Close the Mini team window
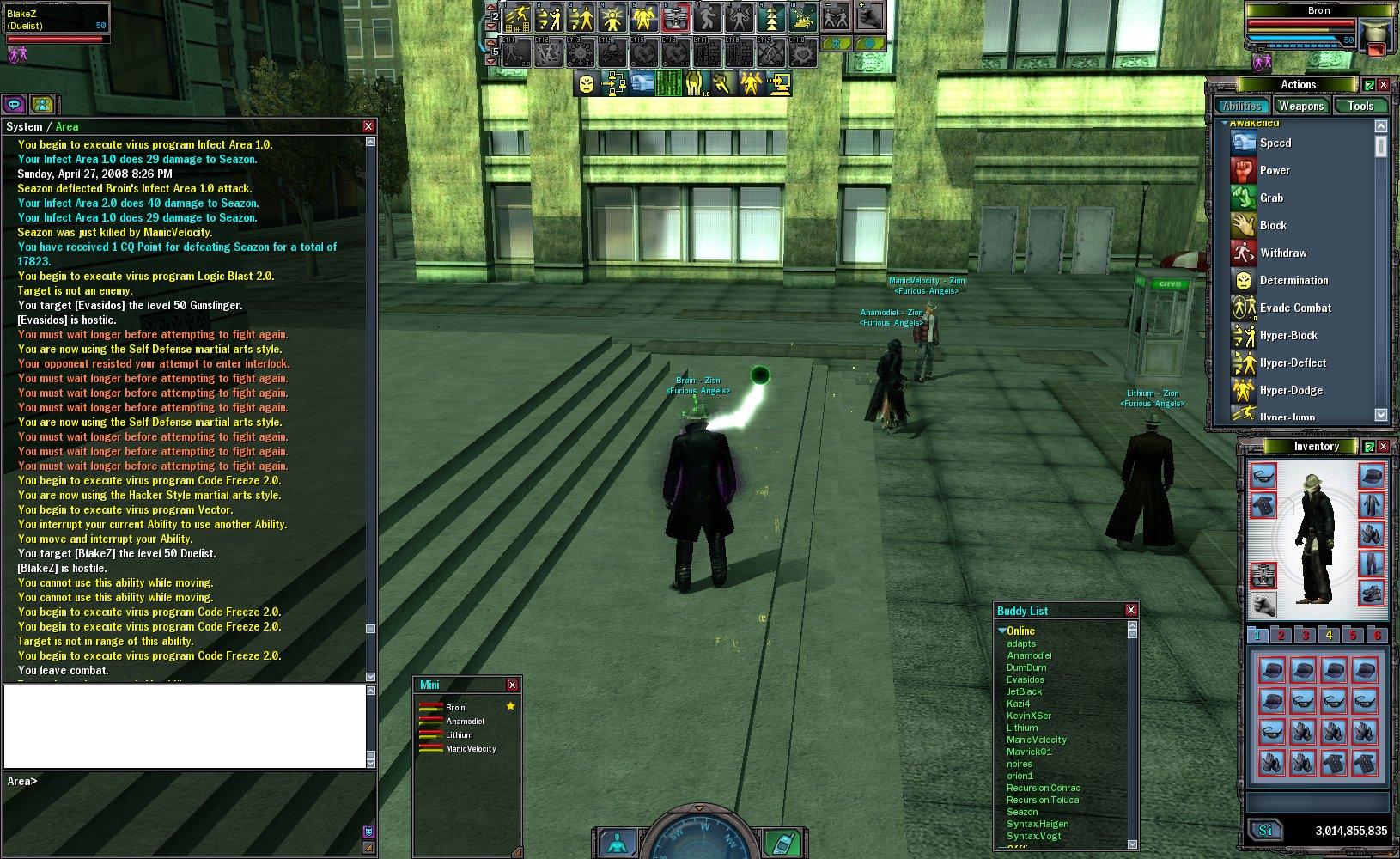The height and width of the screenshot is (859, 1400). [512, 685]
